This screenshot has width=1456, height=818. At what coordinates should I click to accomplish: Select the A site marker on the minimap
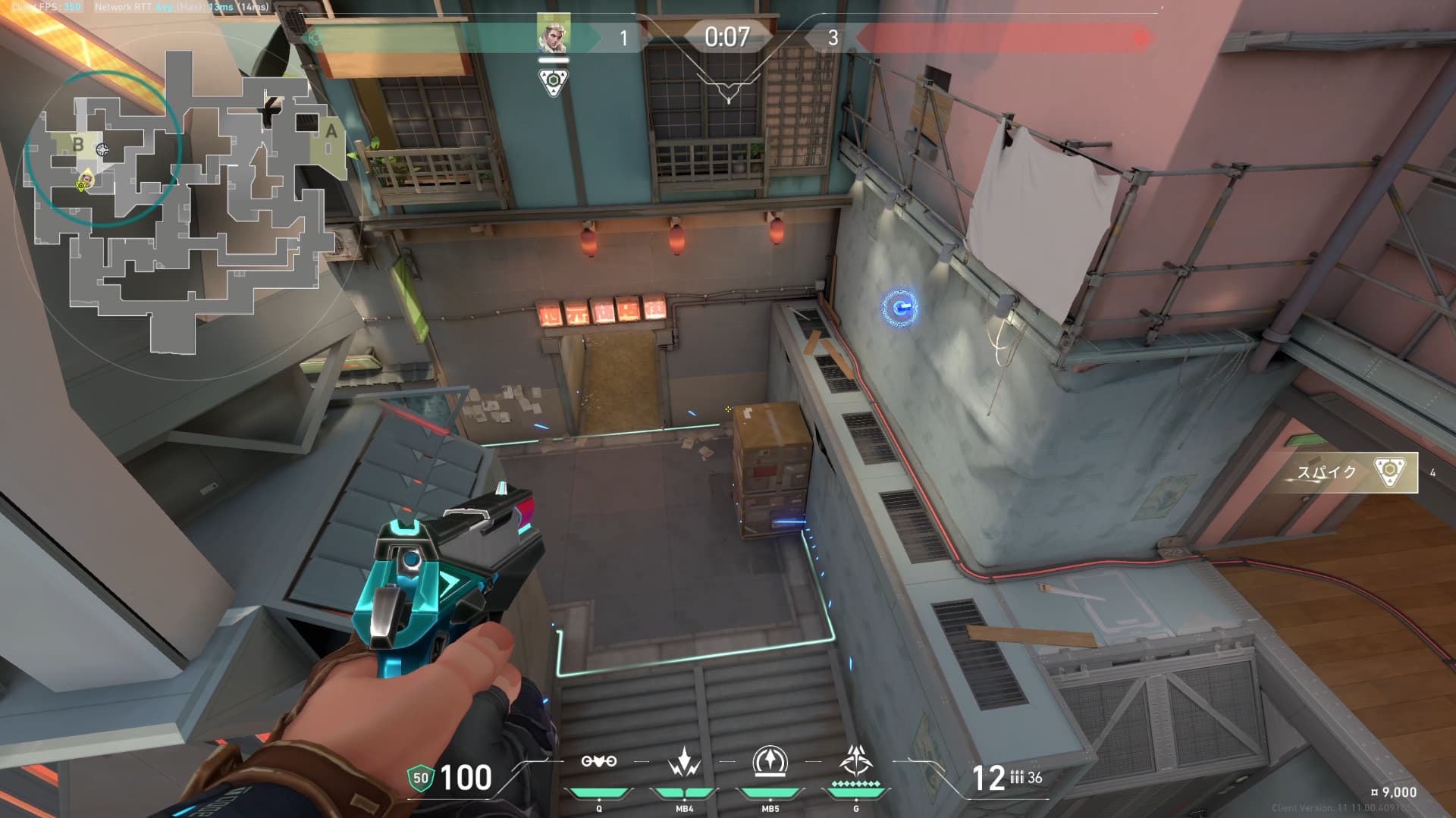click(331, 131)
